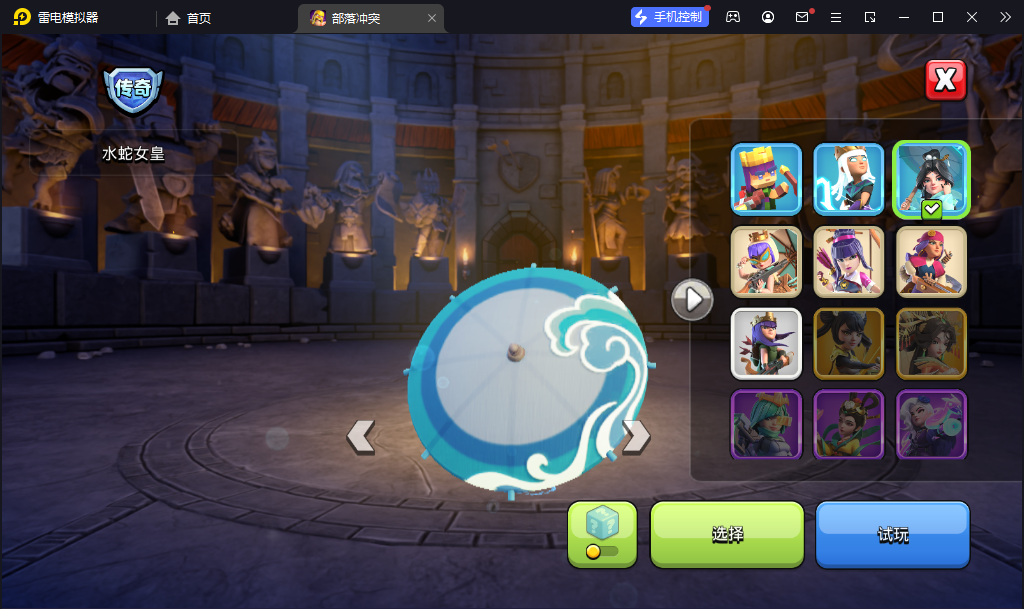The height and width of the screenshot is (609, 1024).
Task: Pick the masked queen skin with crossbow
Action: [x=766, y=261]
